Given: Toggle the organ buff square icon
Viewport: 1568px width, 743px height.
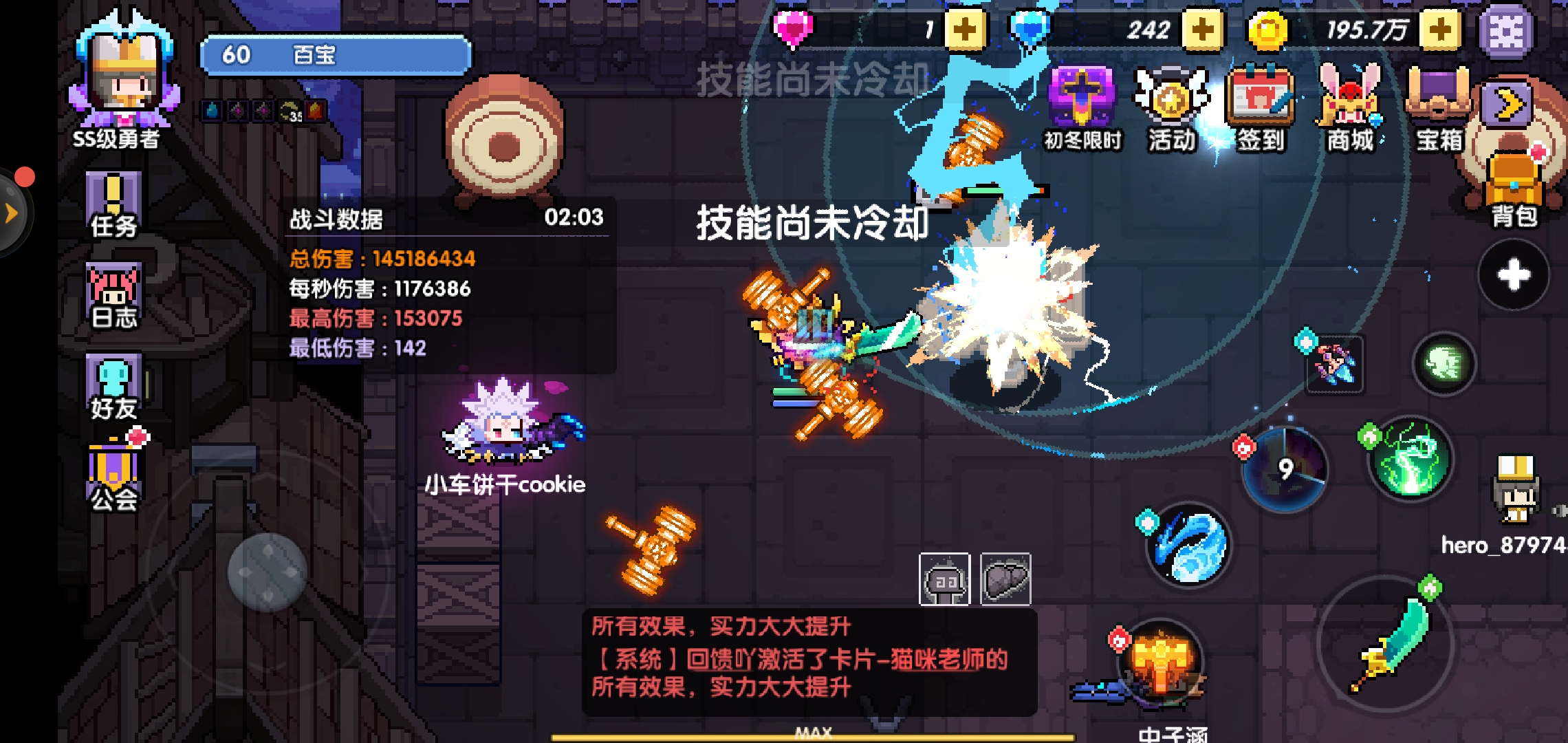Looking at the screenshot, I should click(x=1004, y=580).
